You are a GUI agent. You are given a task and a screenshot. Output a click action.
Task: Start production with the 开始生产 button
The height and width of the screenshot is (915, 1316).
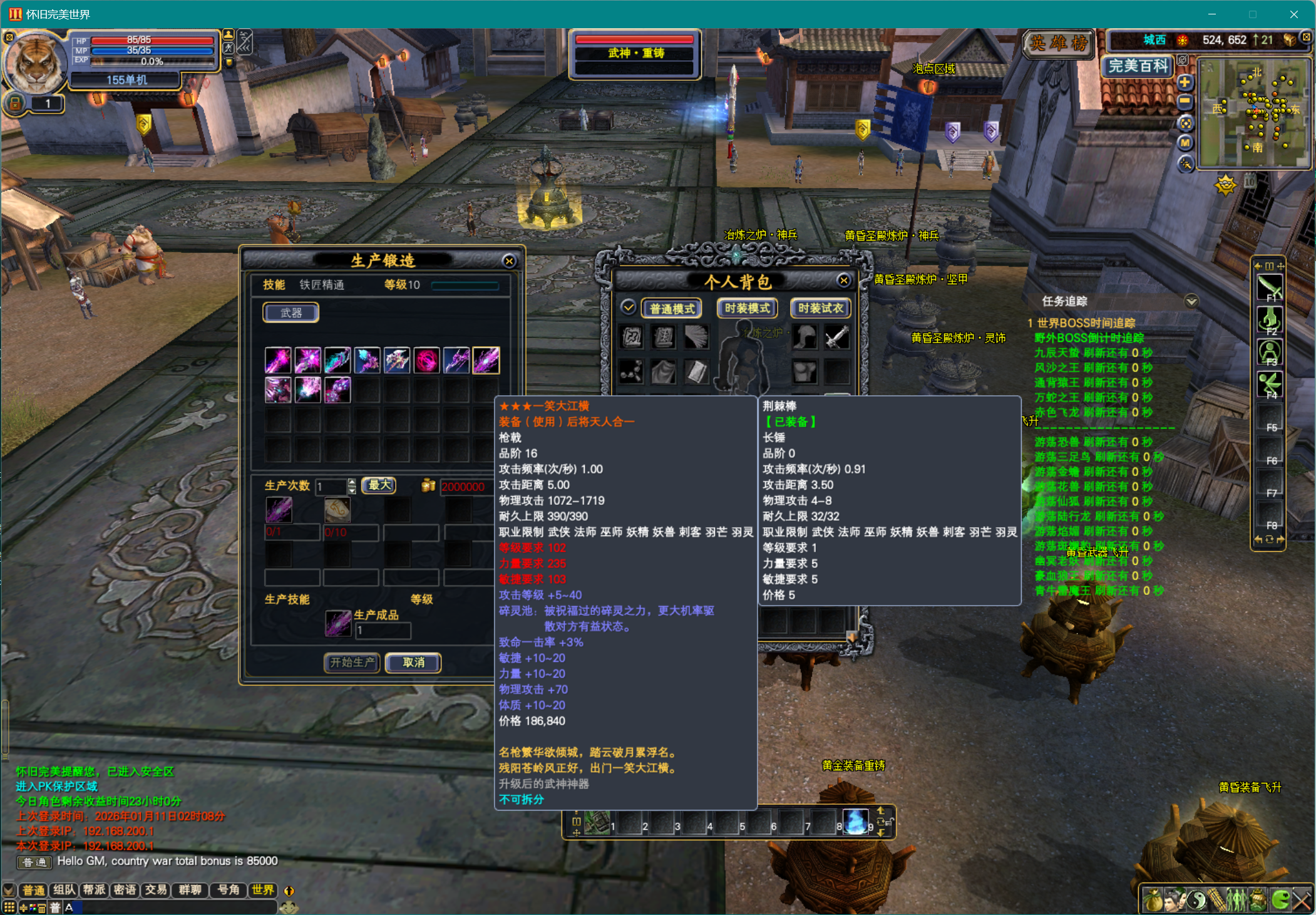(x=352, y=662)
